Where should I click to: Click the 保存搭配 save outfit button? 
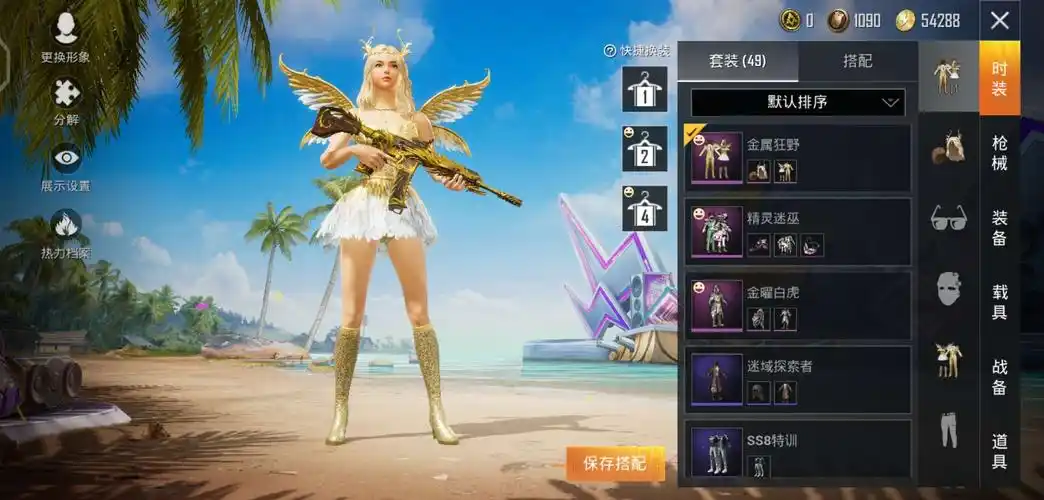pos(615,463)
